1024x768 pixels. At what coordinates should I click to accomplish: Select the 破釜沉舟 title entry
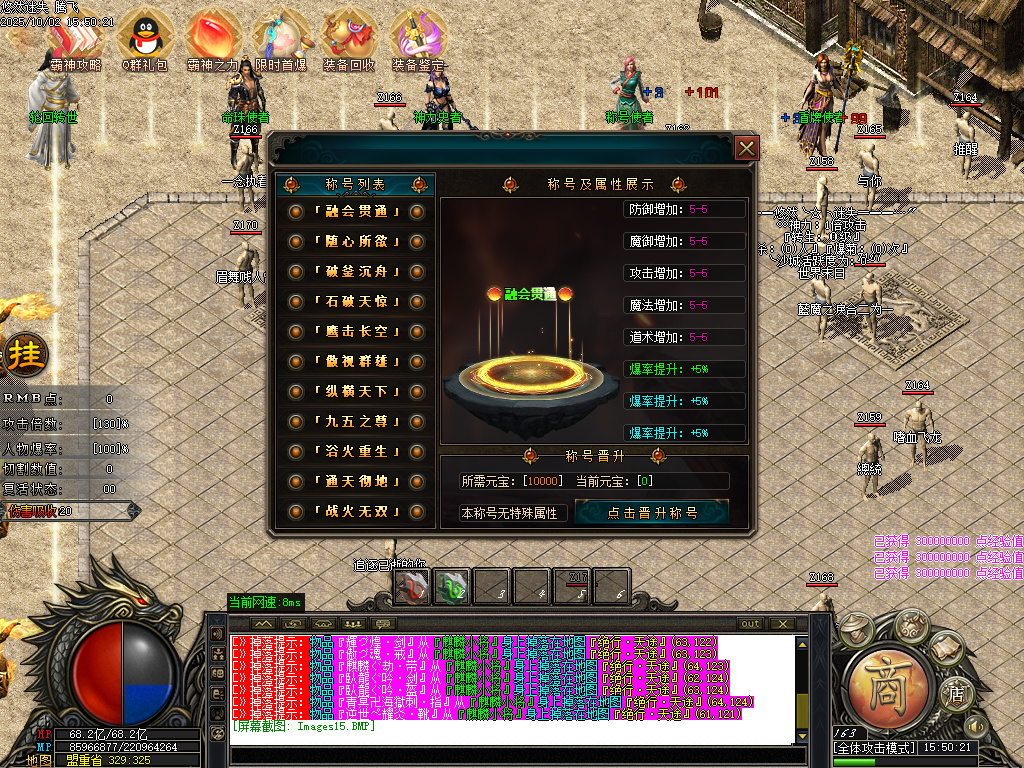coord(355,272)
